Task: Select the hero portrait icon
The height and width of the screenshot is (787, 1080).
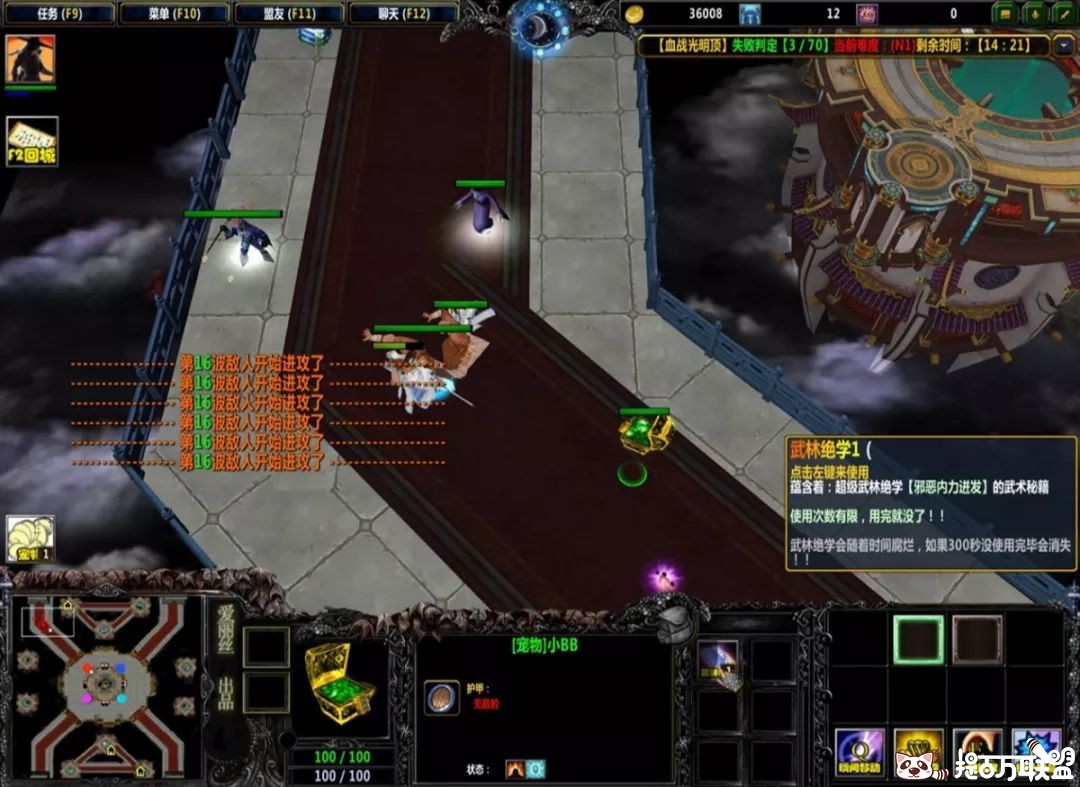Action: [30, 59]
